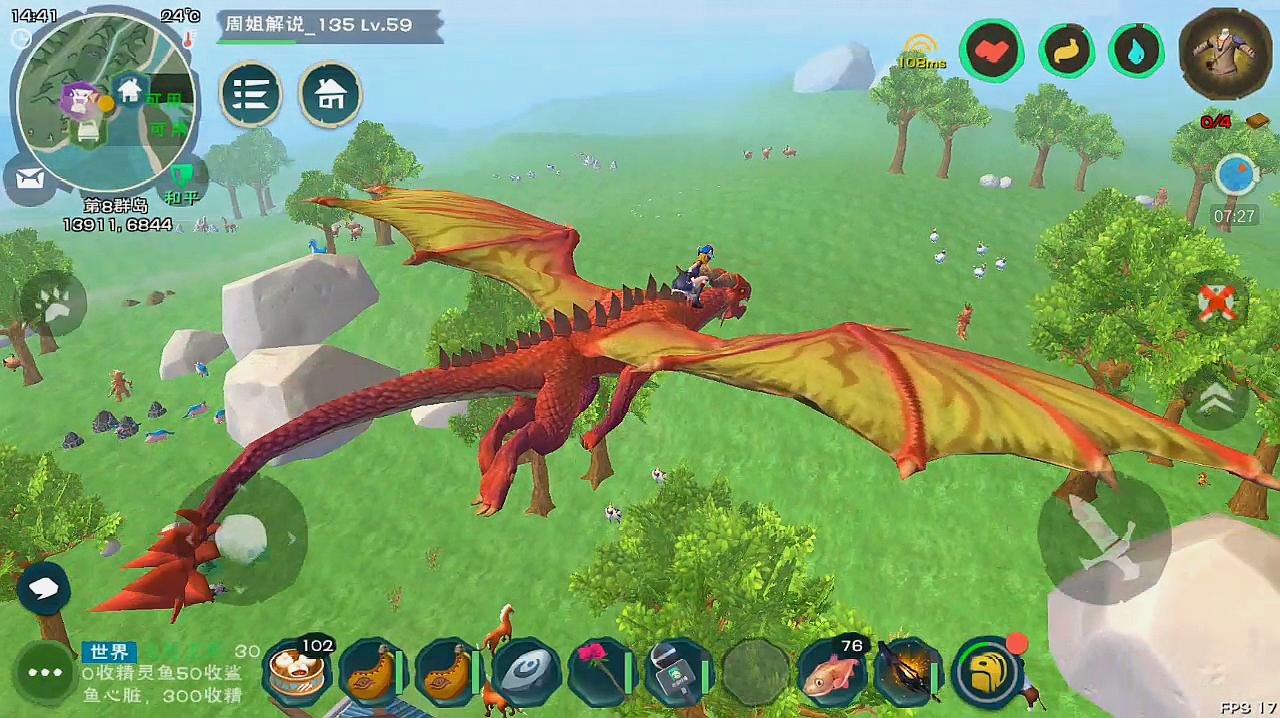
Task: Open the three-dots chat options button
Action: point(46,673)
